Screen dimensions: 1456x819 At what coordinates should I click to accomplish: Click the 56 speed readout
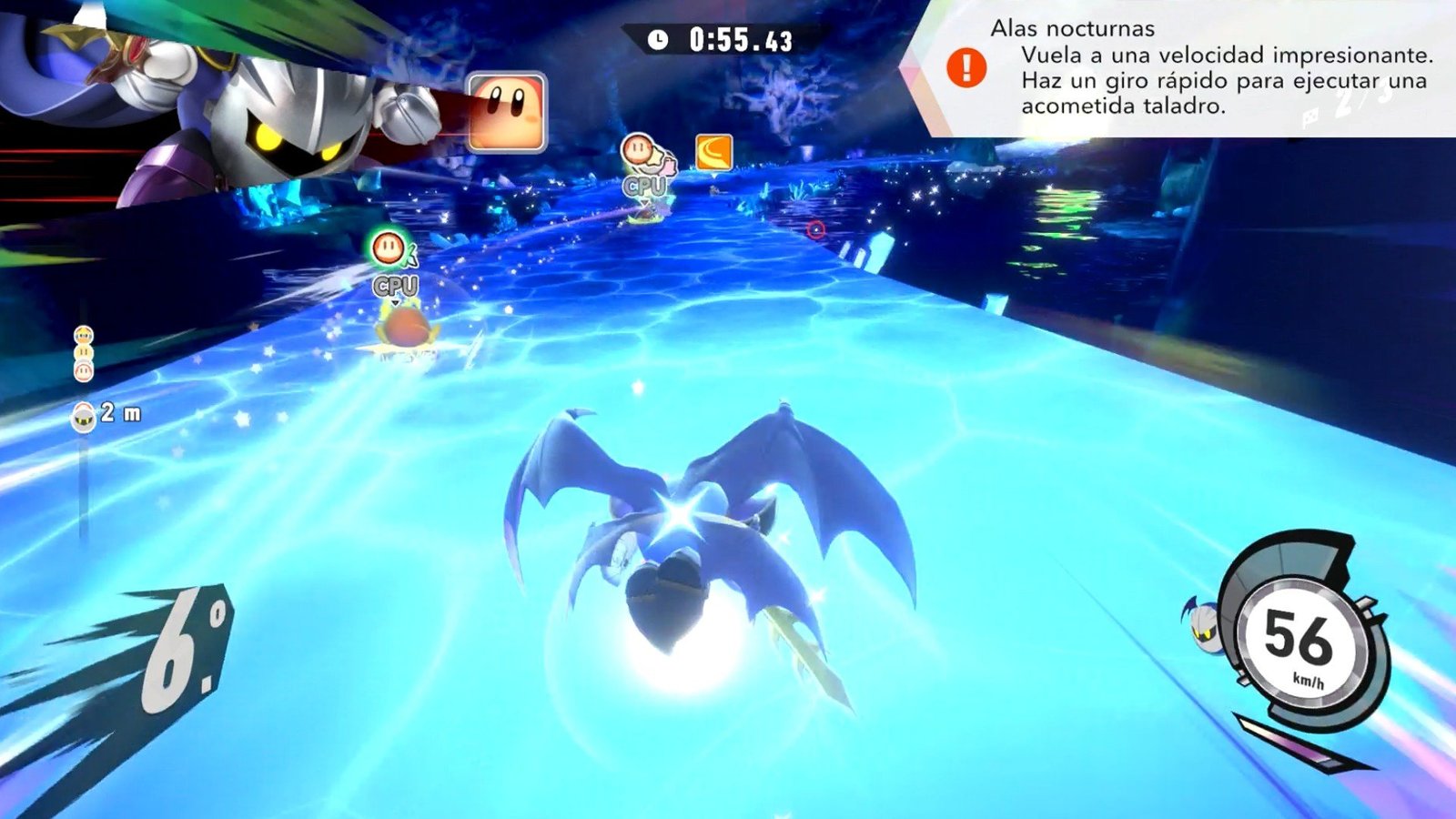click(x=1298, y=640)
